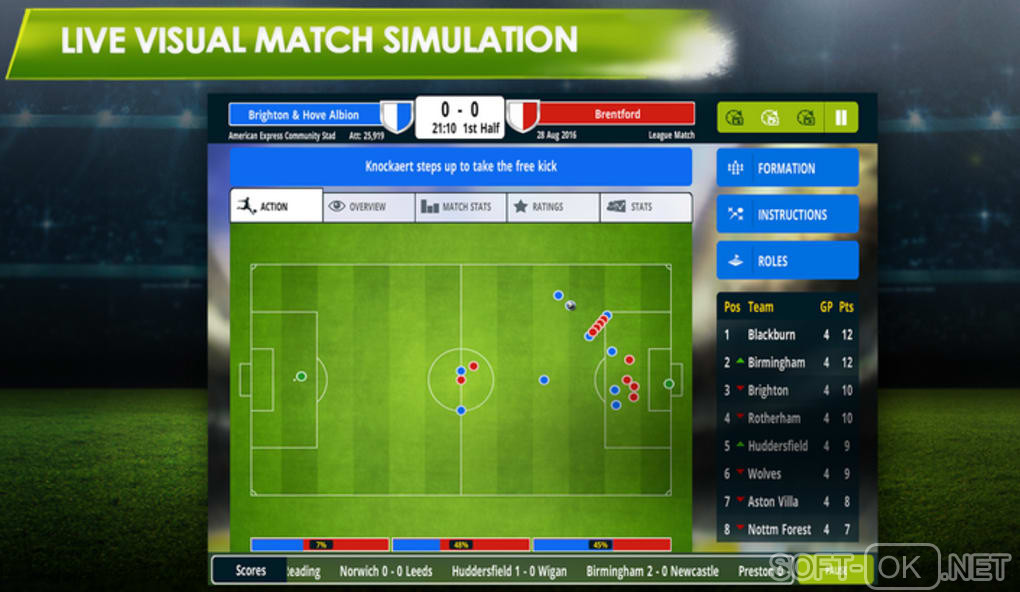This screenshot has height=592, width=1020.
Task: Select Brighton row in league table
Action: pos(788,390)
